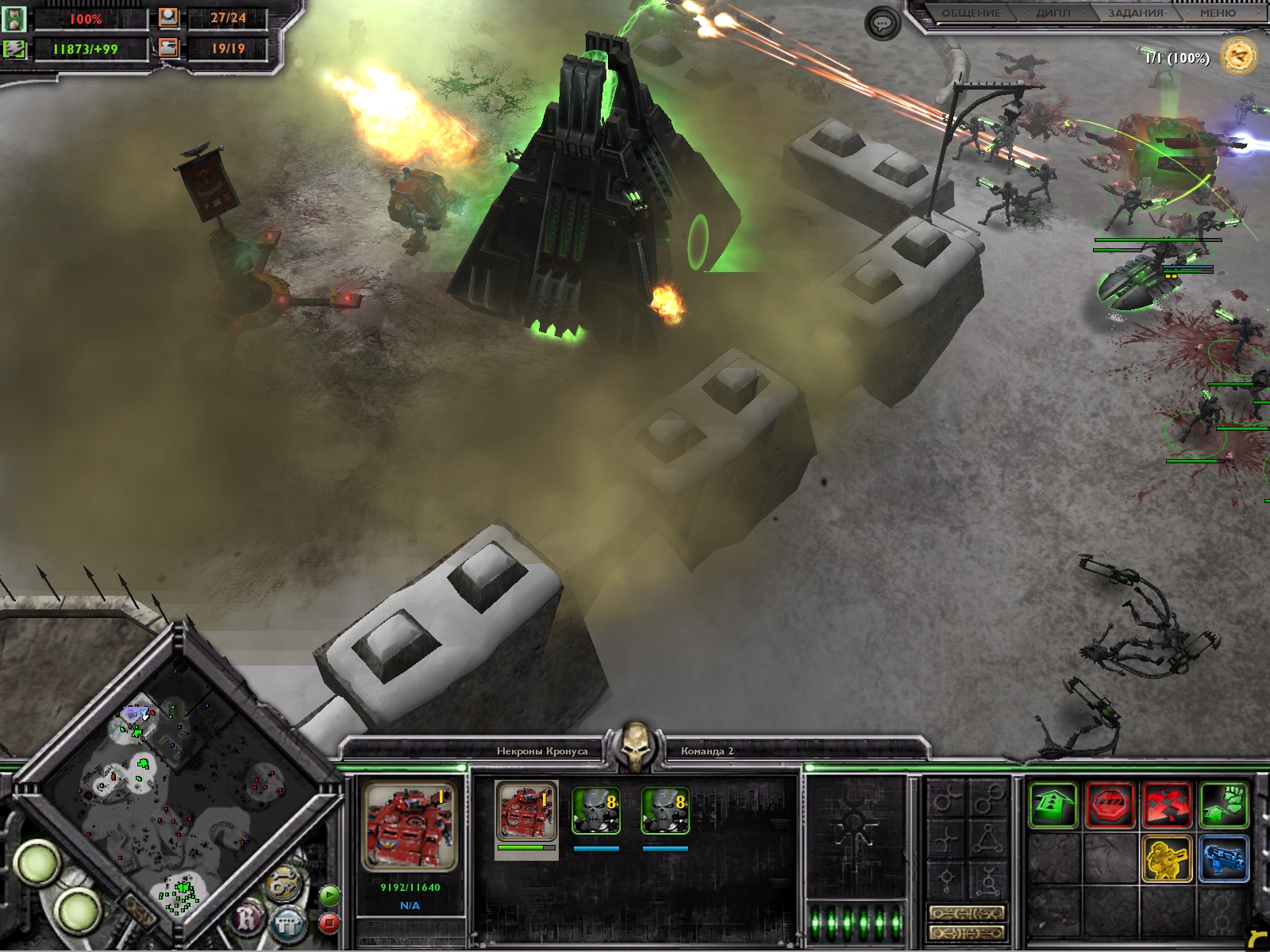Open the Меню game menu
The width and height of the screenshot is (1270, 952).
pos(1218,13)
